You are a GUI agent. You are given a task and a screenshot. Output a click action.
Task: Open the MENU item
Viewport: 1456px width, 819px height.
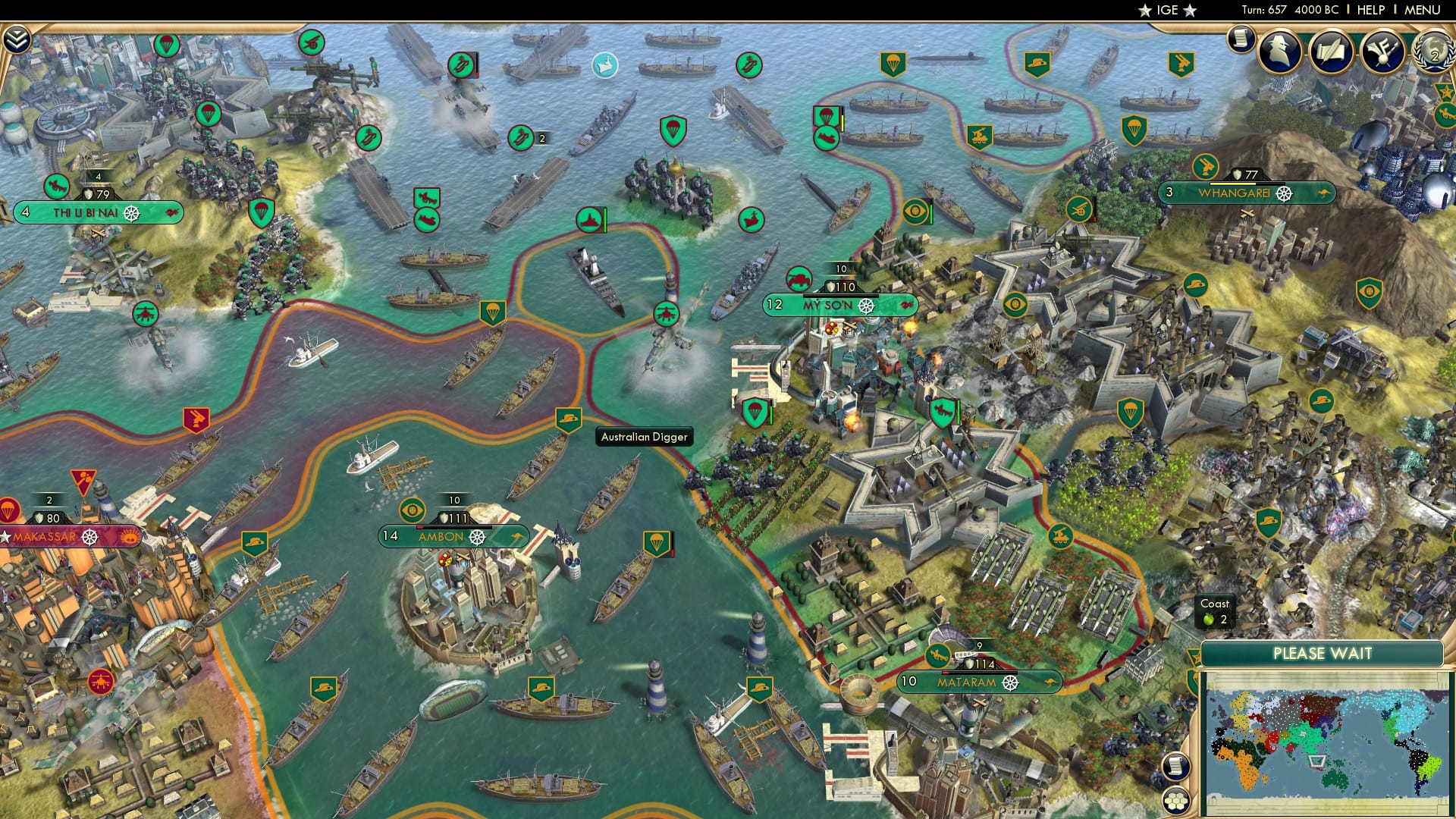pyautogui.click(x=1429, y=10)
